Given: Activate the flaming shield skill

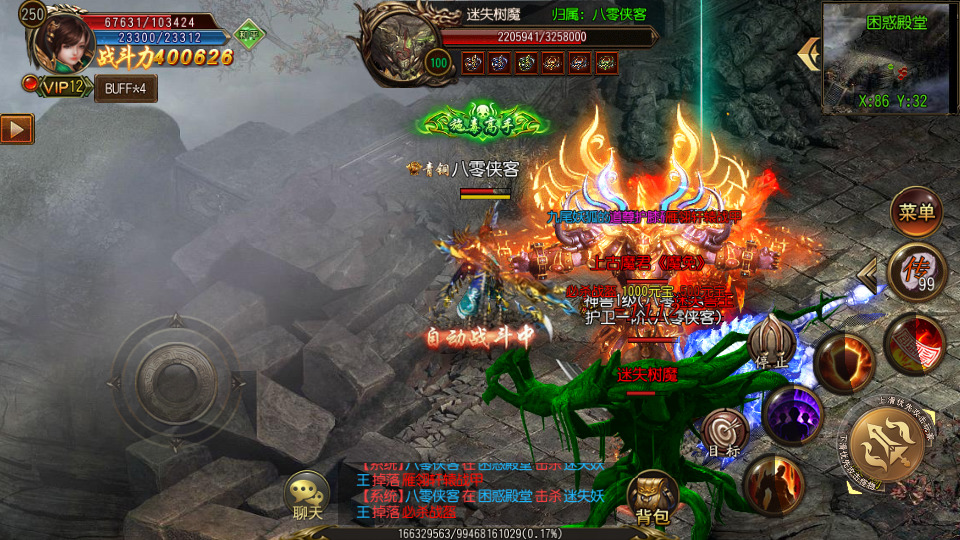Looking at the screenshot, I should coord(843,361).
